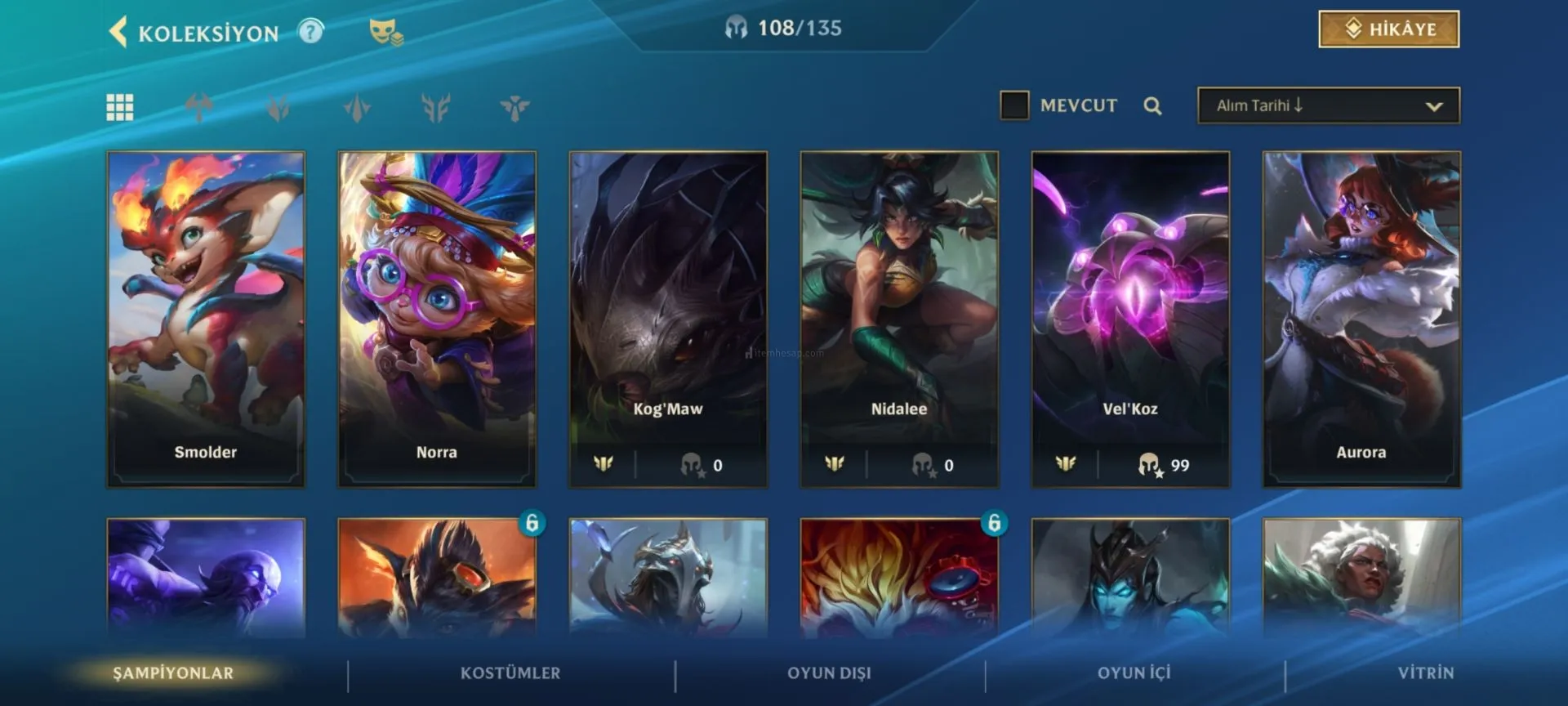Image resolution: width=1568 pixels, height=706 pixels.
Task: Select the Aurora champion card
Action: (x=1361, y=319)
